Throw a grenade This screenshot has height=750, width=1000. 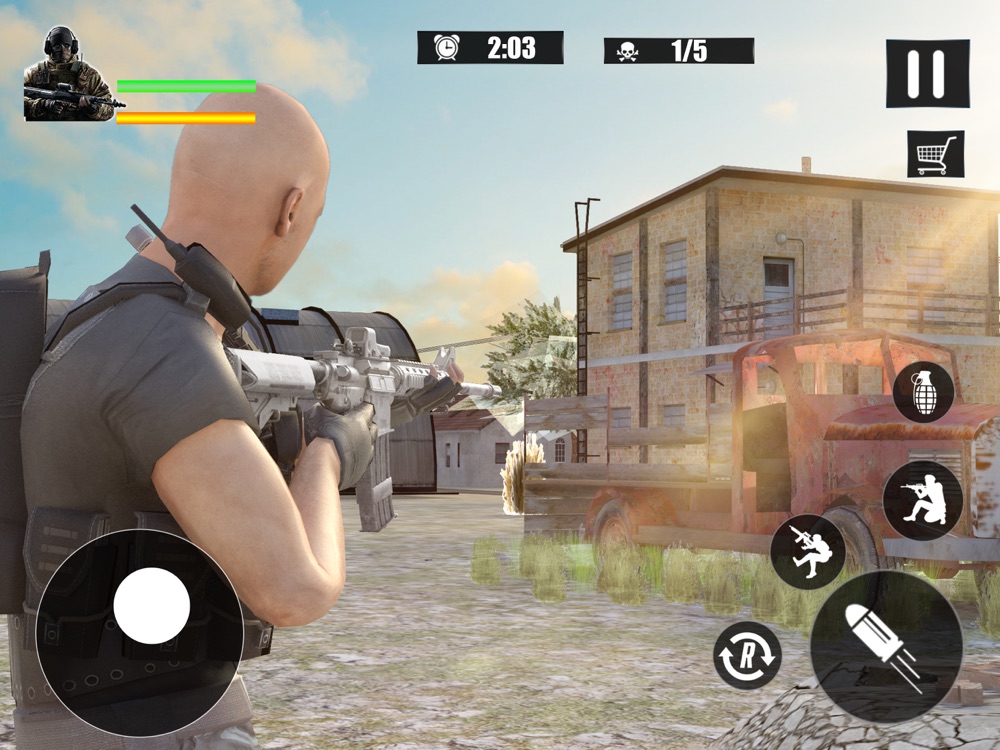(x=922, y=392)
